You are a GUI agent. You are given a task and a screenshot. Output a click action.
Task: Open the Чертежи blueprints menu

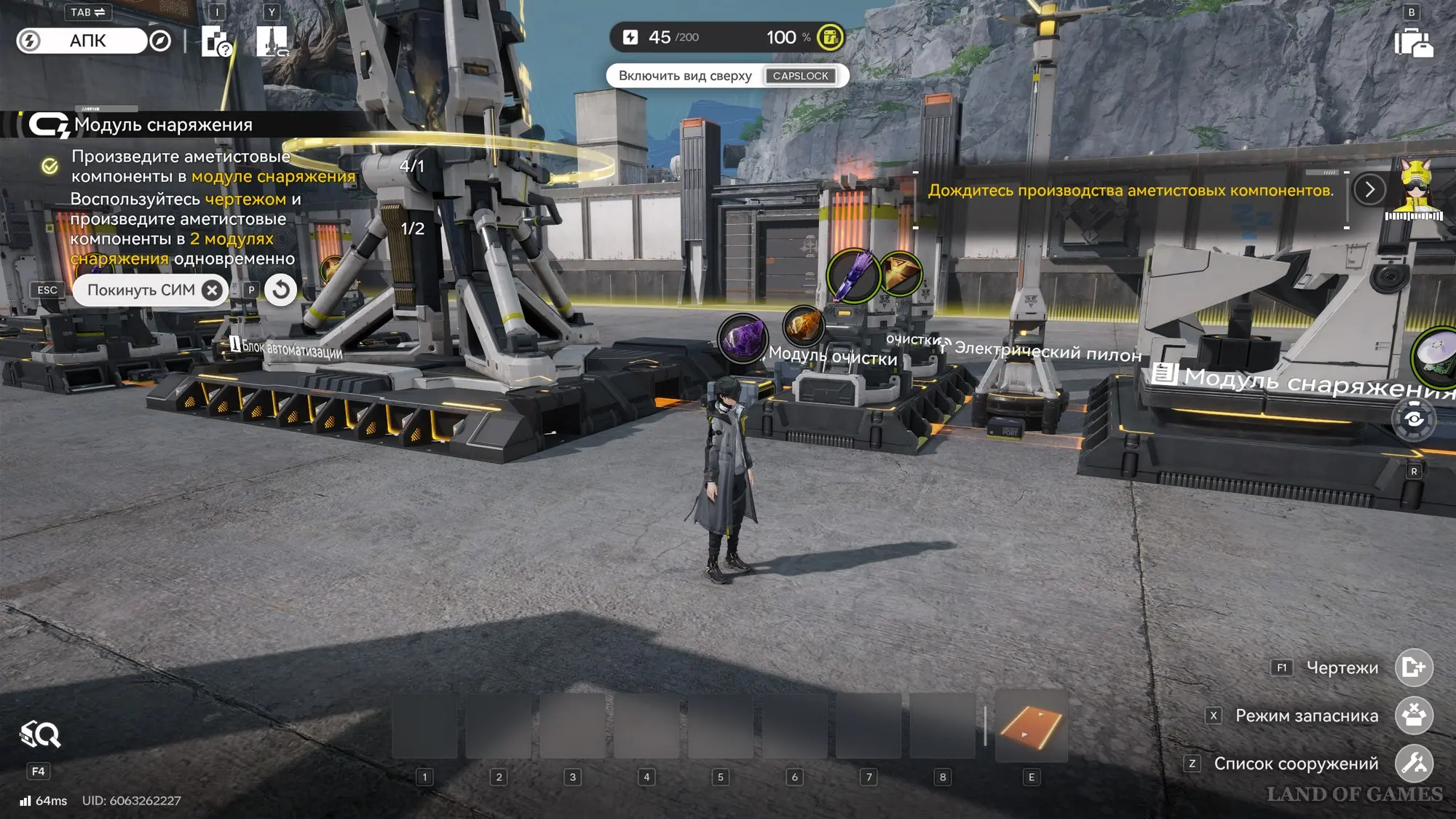(1413, 667)
